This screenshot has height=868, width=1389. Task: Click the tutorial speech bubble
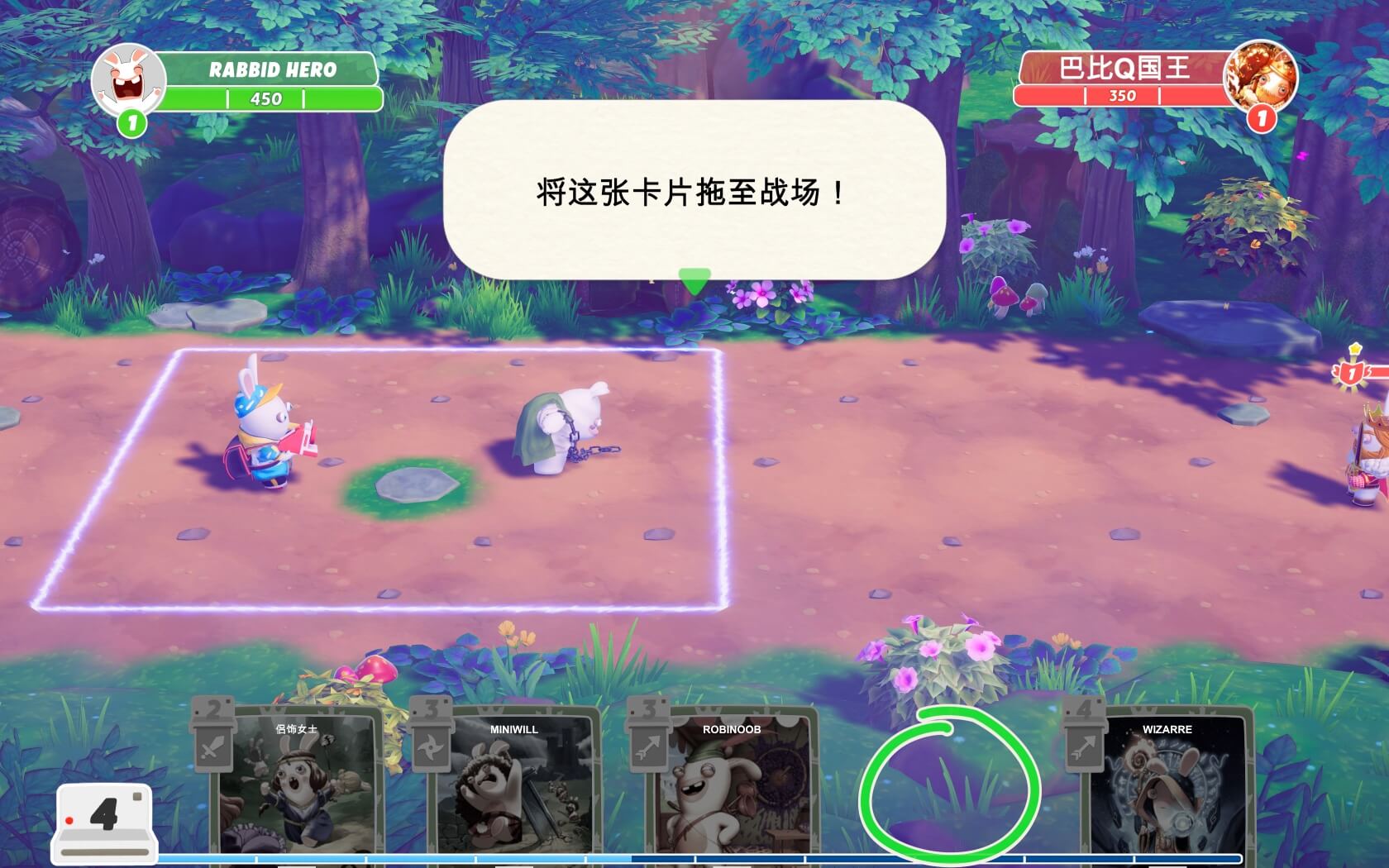pos(694,192)
